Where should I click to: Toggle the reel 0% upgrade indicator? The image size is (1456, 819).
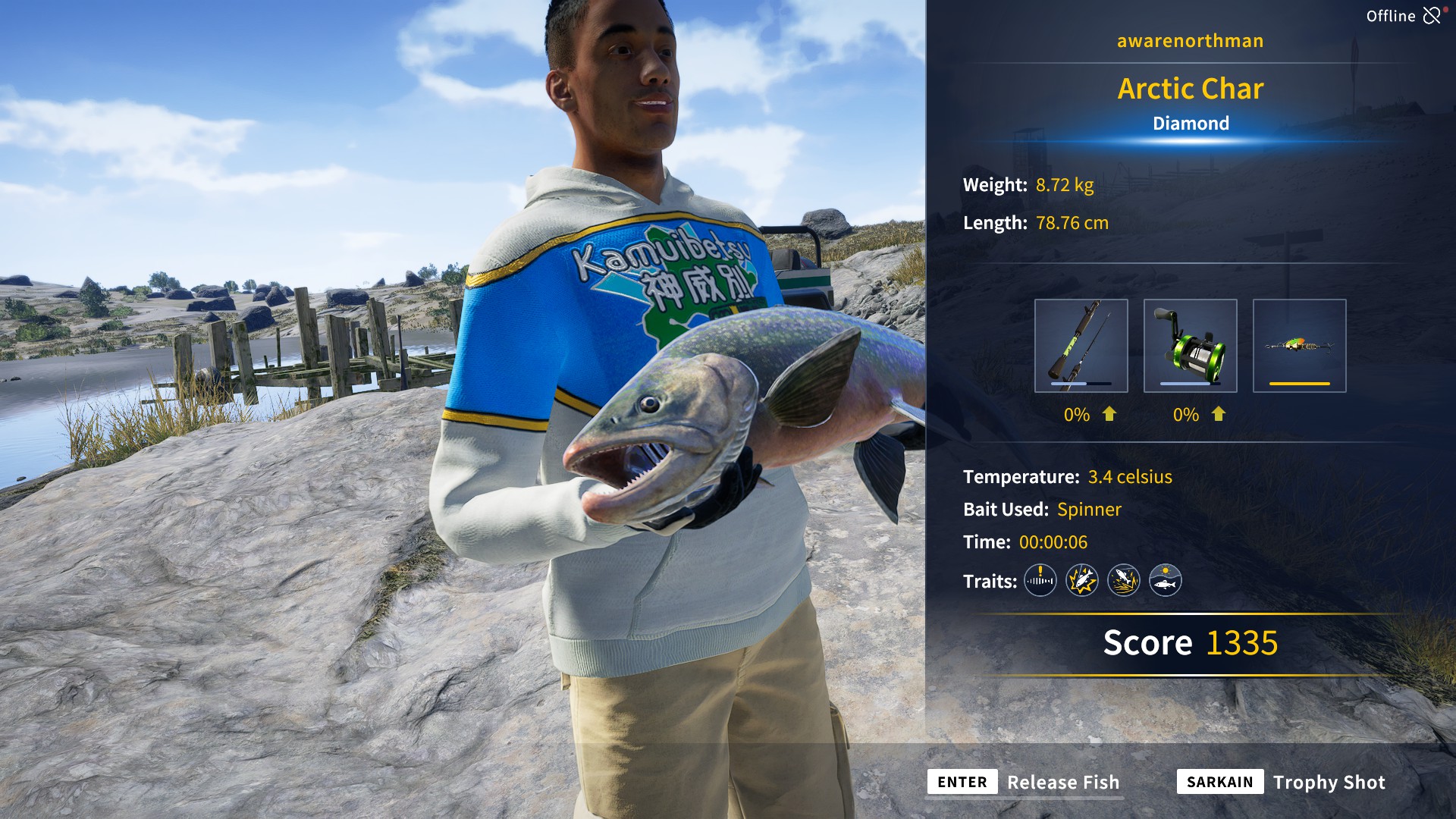[x=1185, y=415]
